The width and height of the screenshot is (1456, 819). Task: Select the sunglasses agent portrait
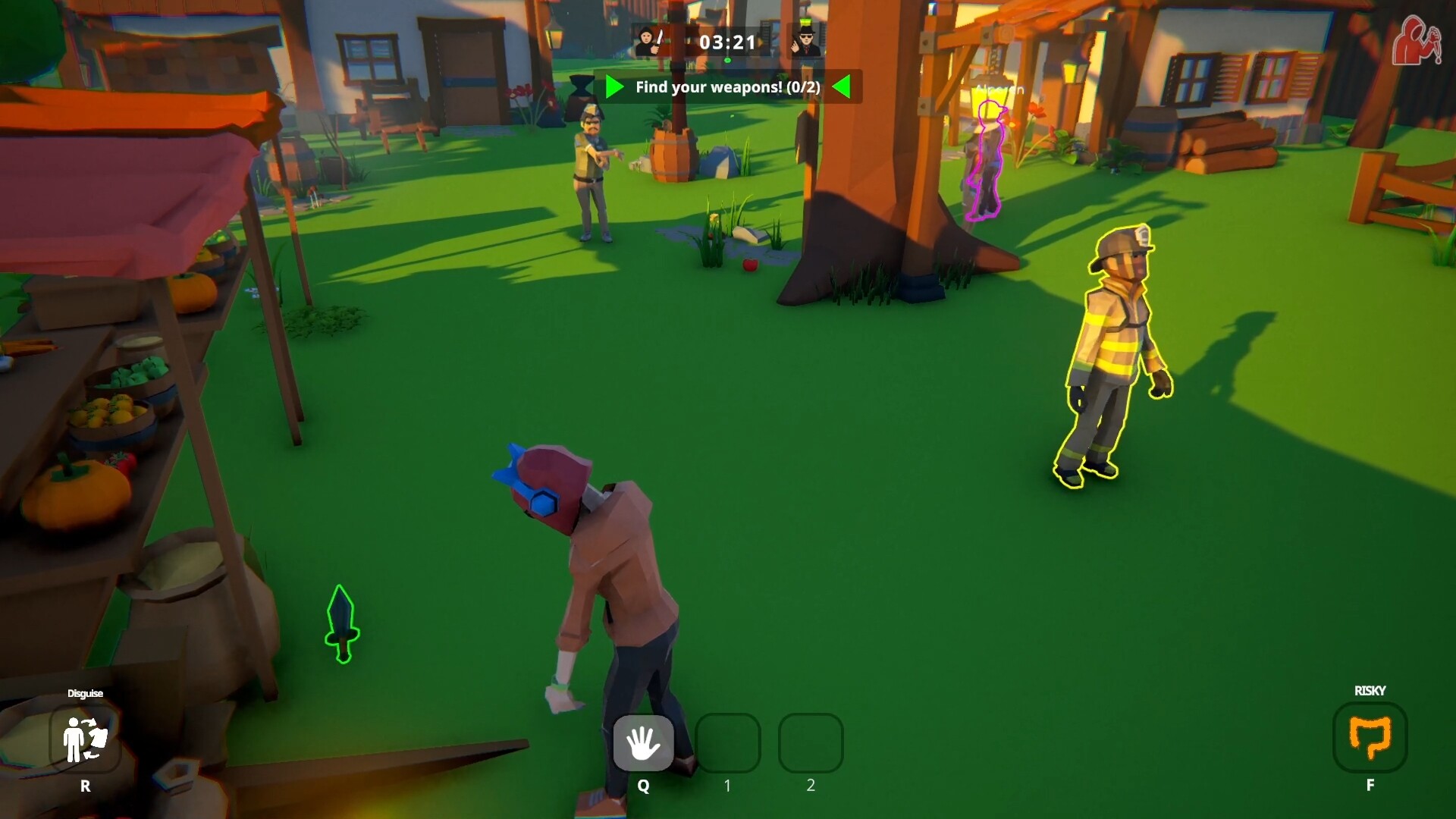(805, 42)
